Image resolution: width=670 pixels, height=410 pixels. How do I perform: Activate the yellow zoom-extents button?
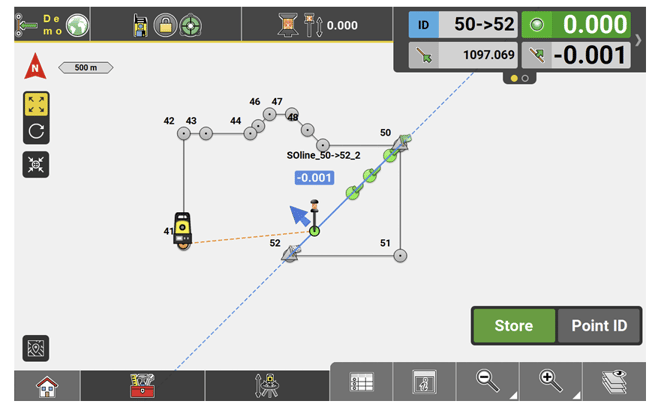click(37, 105)
